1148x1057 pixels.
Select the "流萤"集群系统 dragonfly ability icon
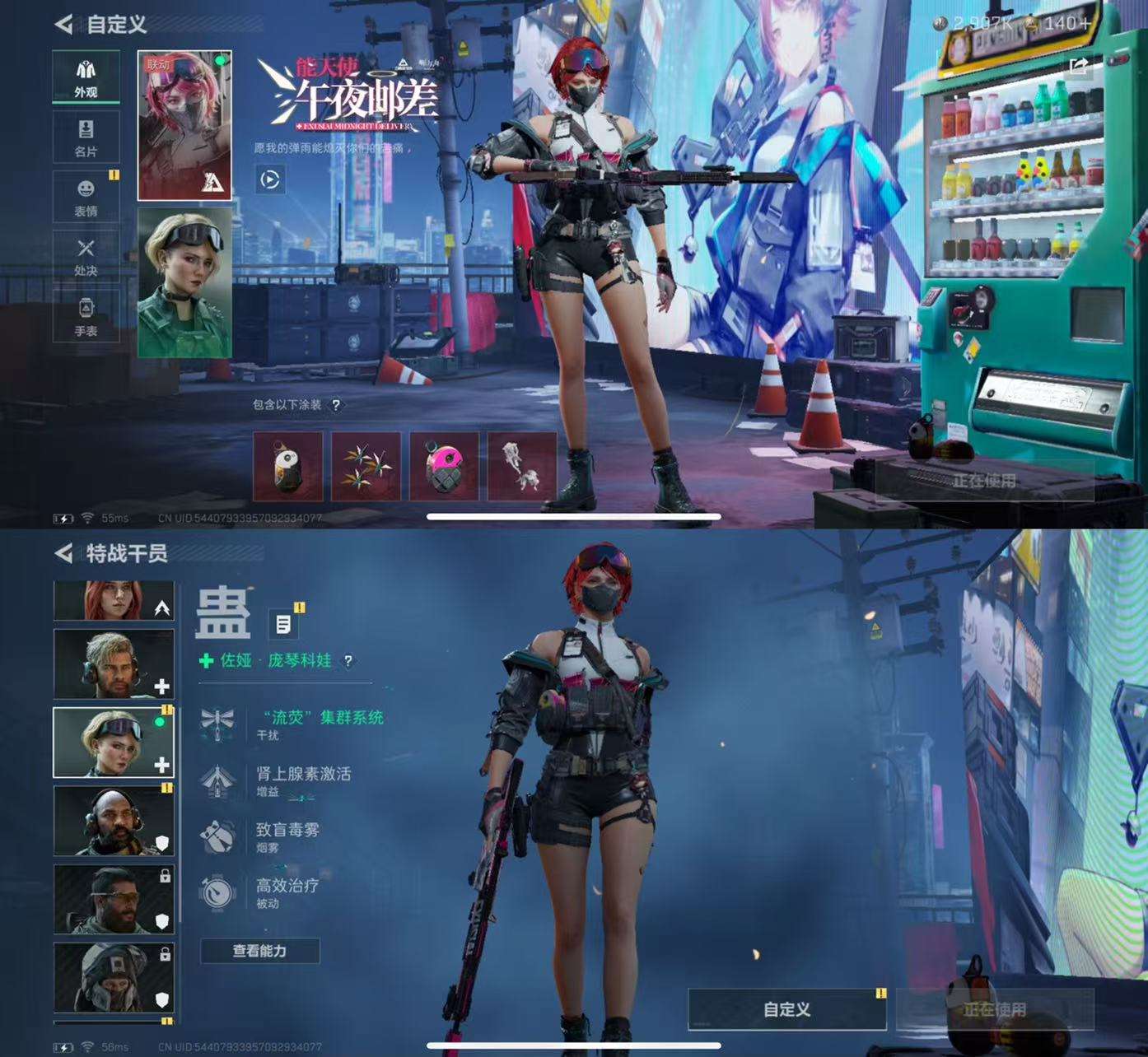tap(218, 722)
